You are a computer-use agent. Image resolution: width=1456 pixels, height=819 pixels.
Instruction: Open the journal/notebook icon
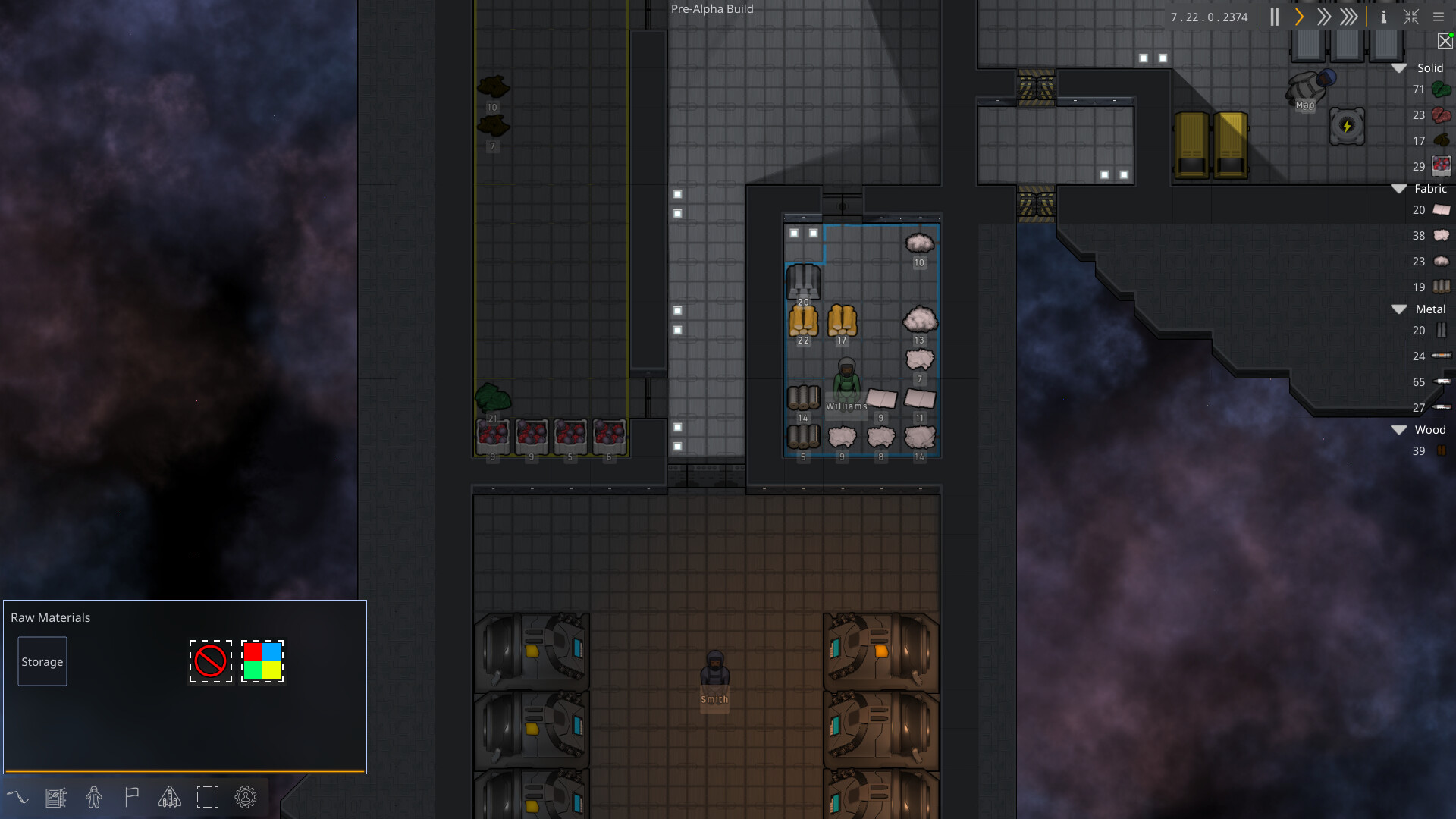click(56, 797)
